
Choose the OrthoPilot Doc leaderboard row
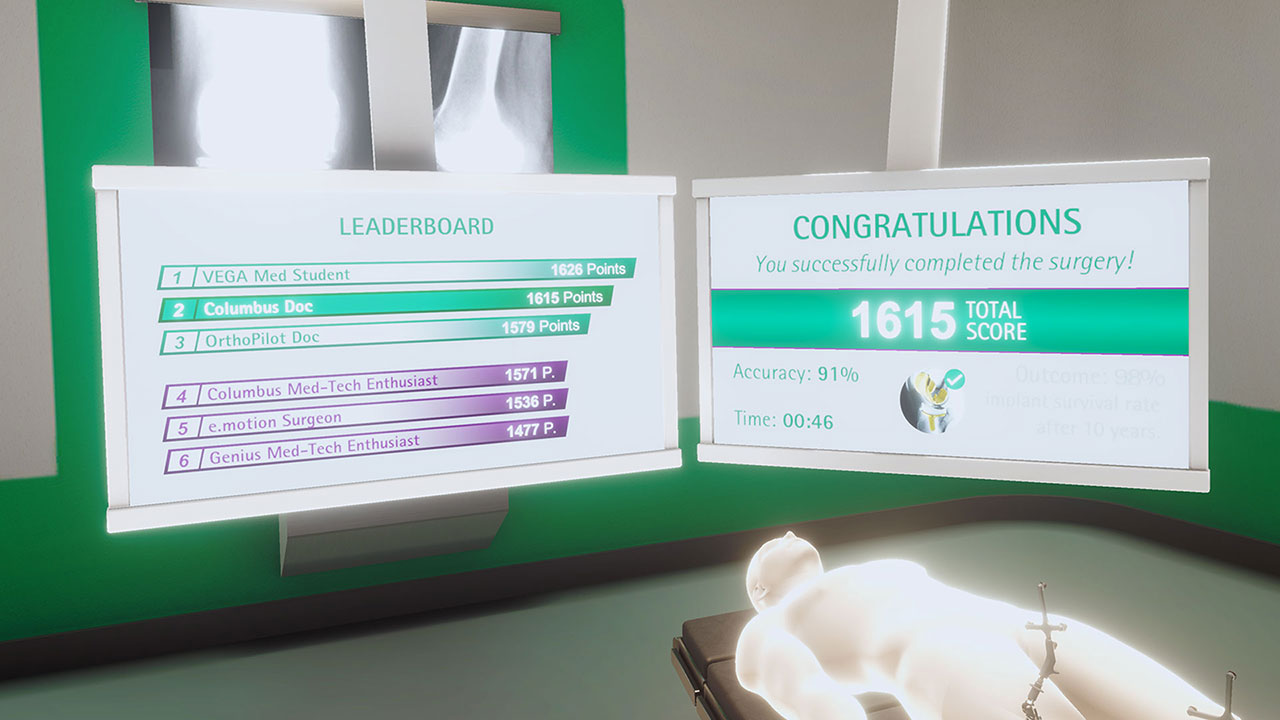tap(375, 333)
